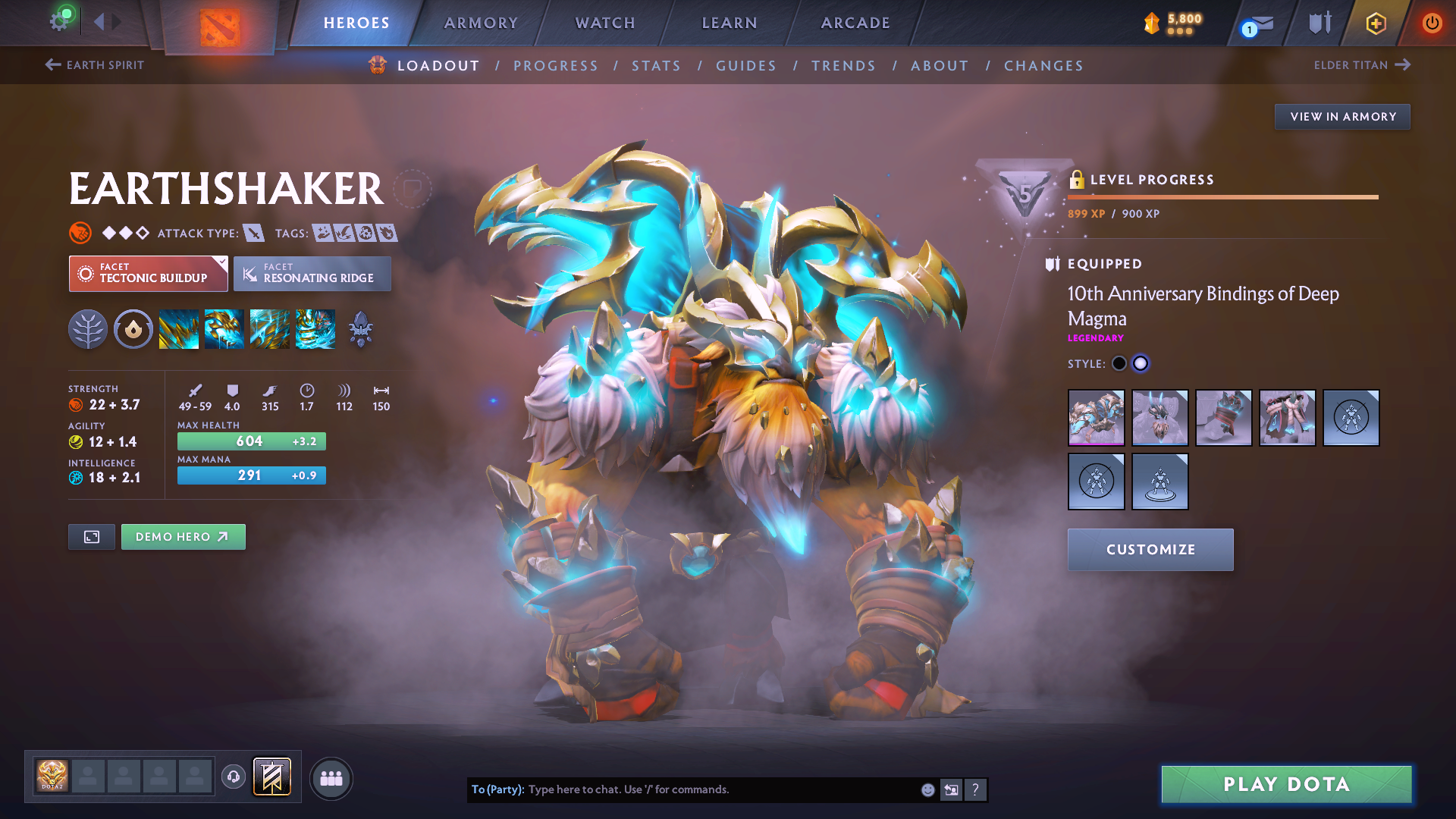
Task: Launch the Demo Hero mode
Action: point(183,537)
